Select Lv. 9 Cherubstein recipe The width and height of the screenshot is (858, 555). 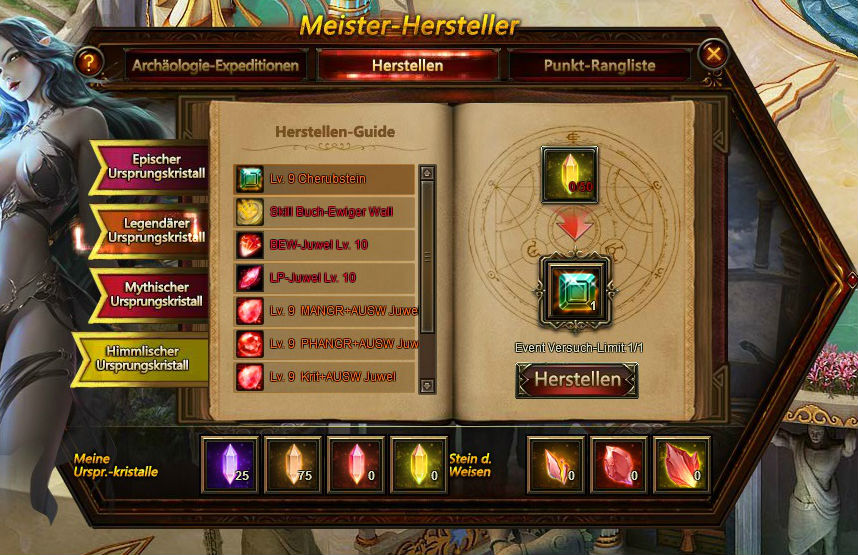(x=325, y=180)
